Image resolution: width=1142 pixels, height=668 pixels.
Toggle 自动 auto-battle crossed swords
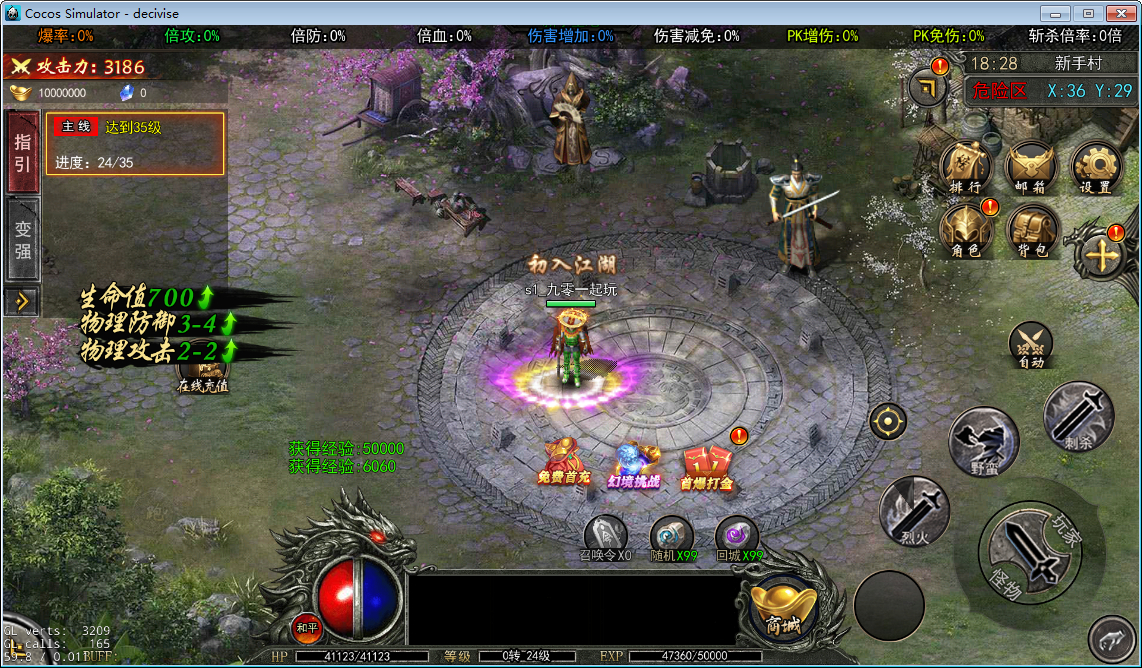coord(1031,345)
